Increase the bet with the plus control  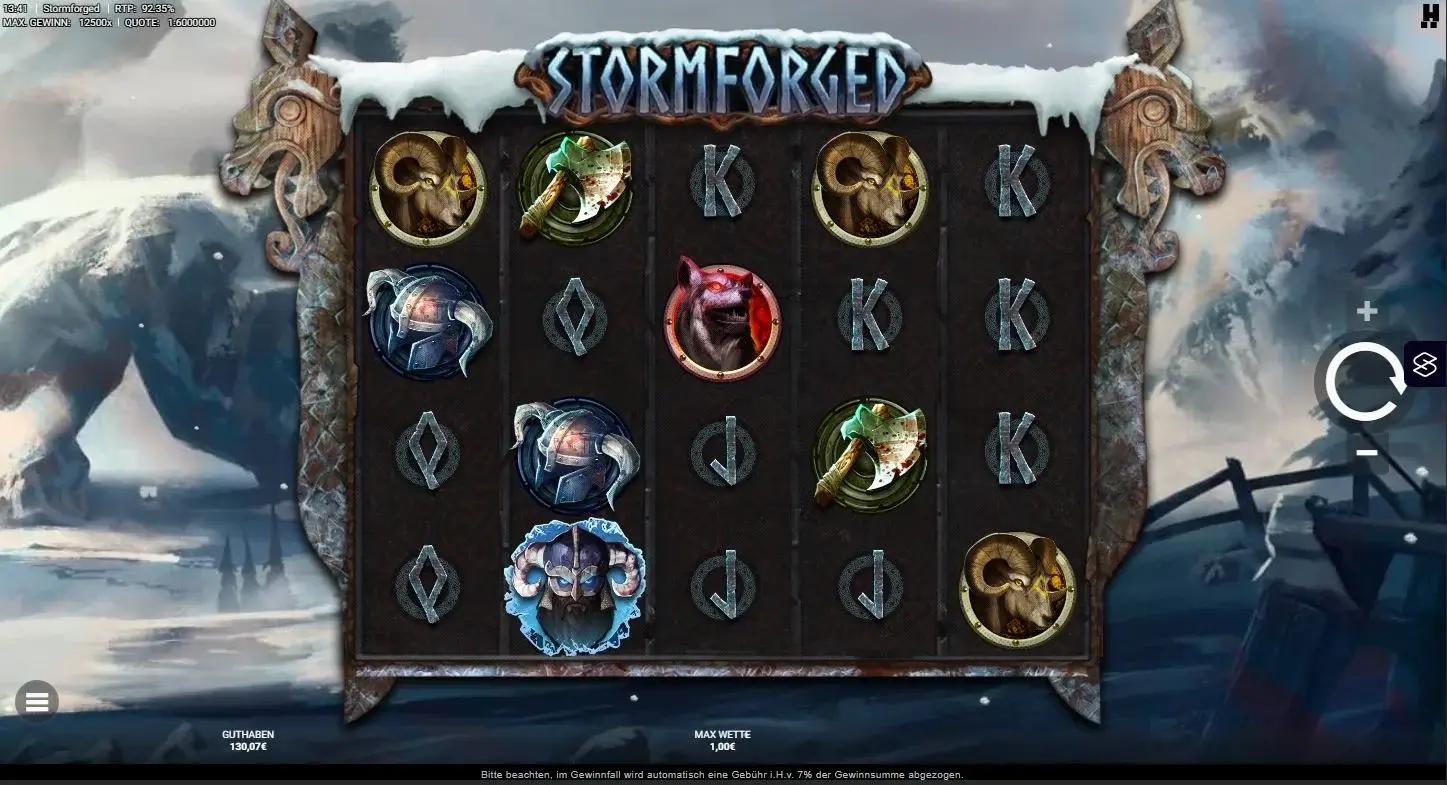pos(1366,310)
